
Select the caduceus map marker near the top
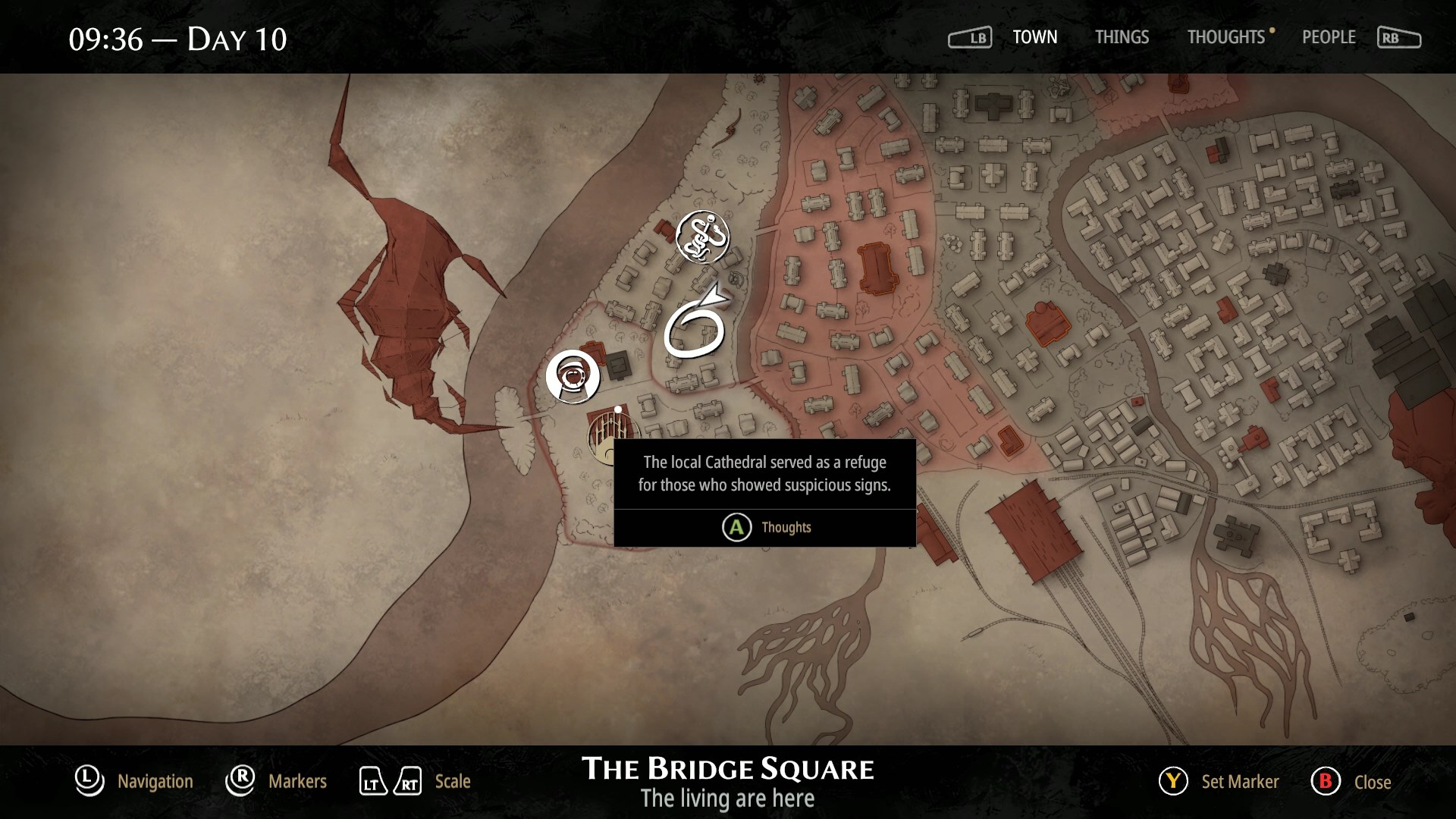point(704,237)
